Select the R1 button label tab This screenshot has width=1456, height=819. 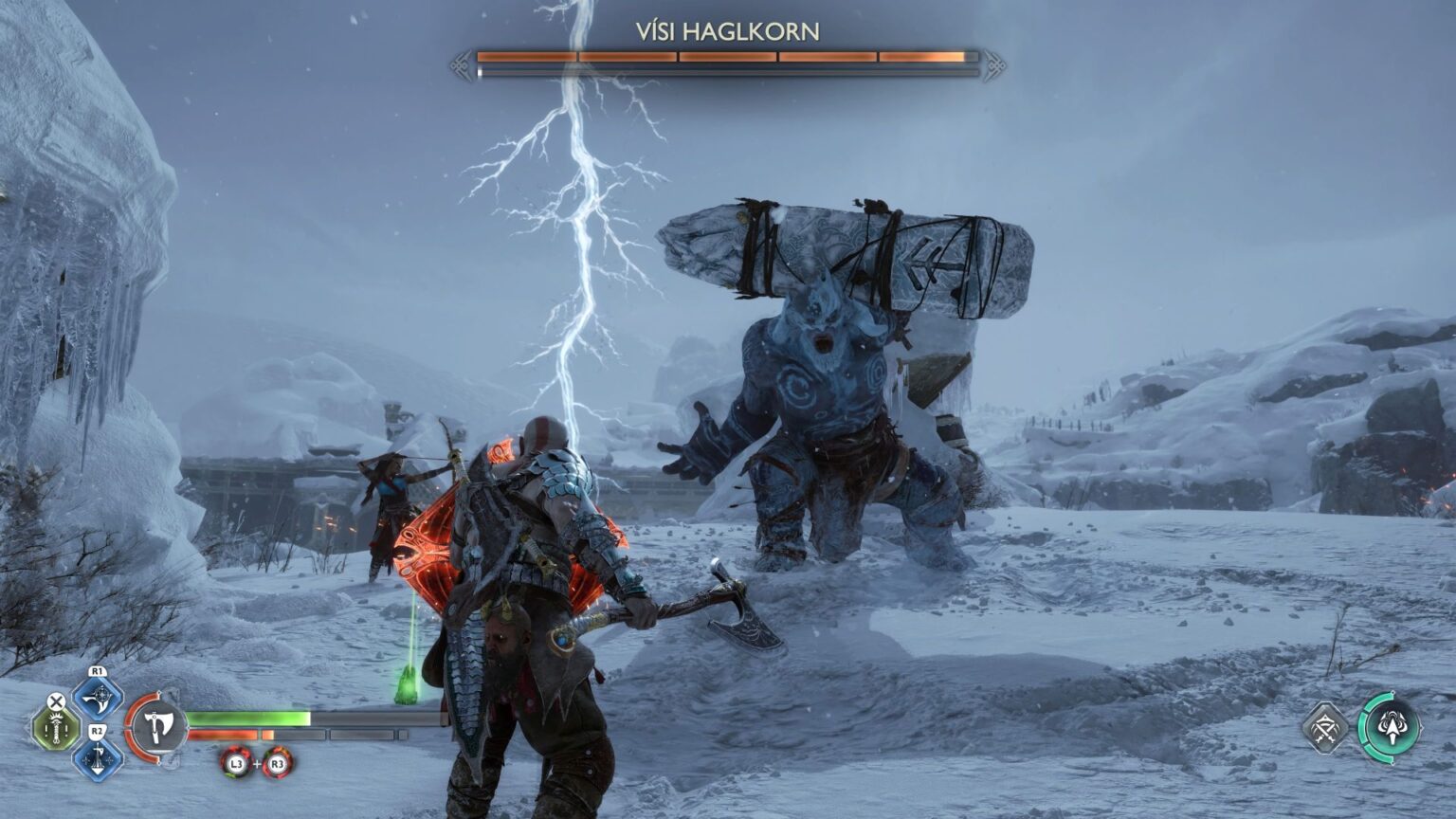(x=97, y=672)
